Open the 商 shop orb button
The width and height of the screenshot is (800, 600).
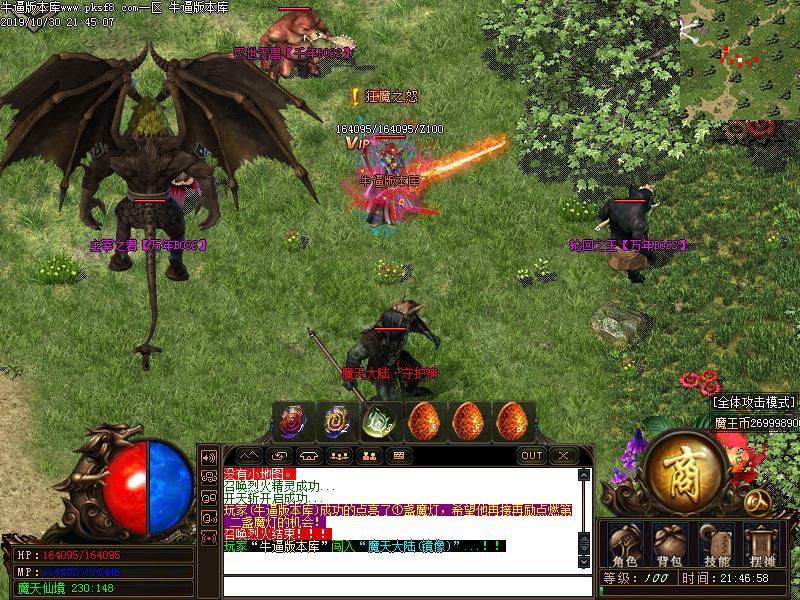[685, 470]
